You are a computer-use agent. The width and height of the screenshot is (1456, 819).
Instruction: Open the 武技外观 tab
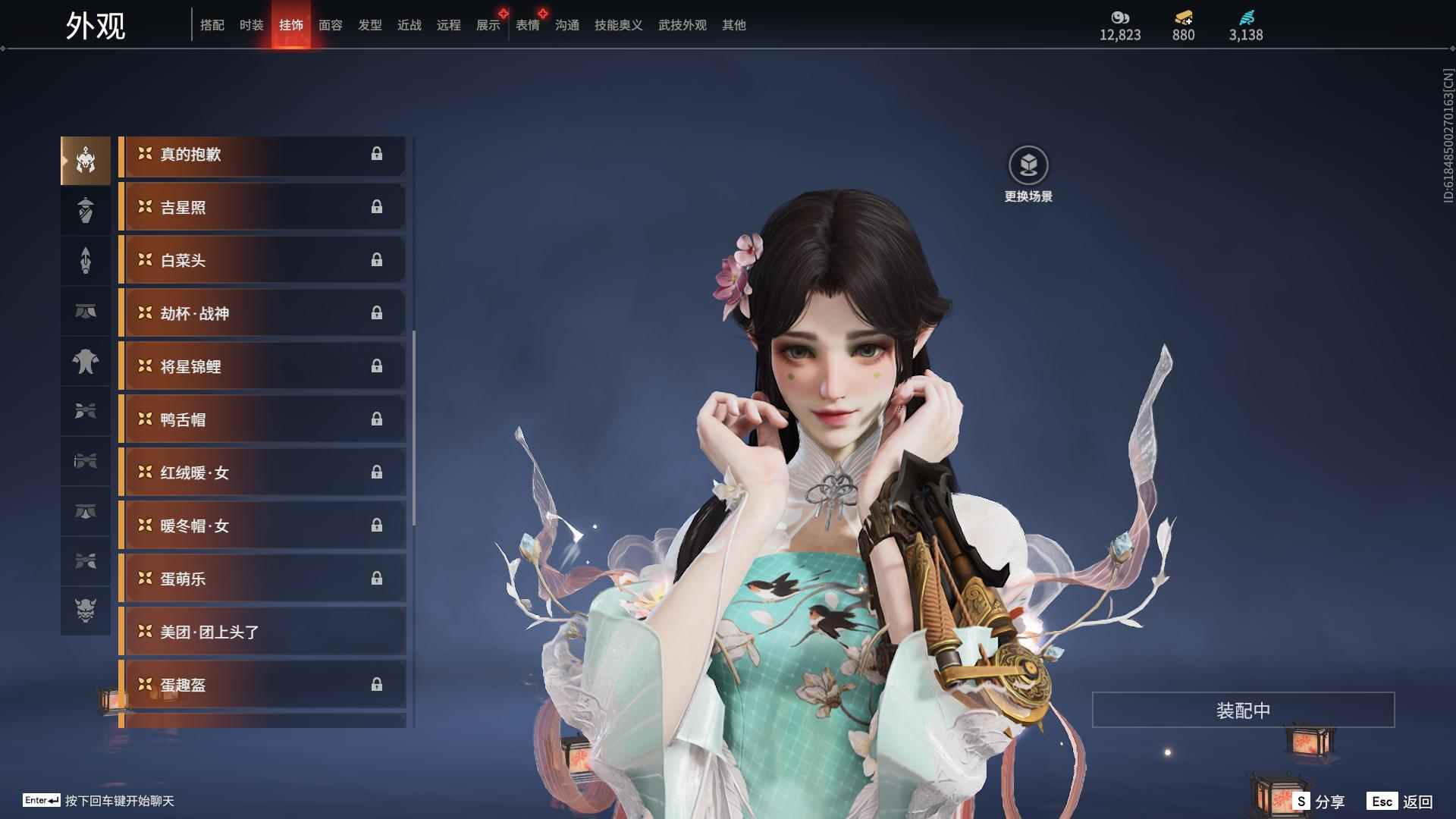tap(680, 25)
